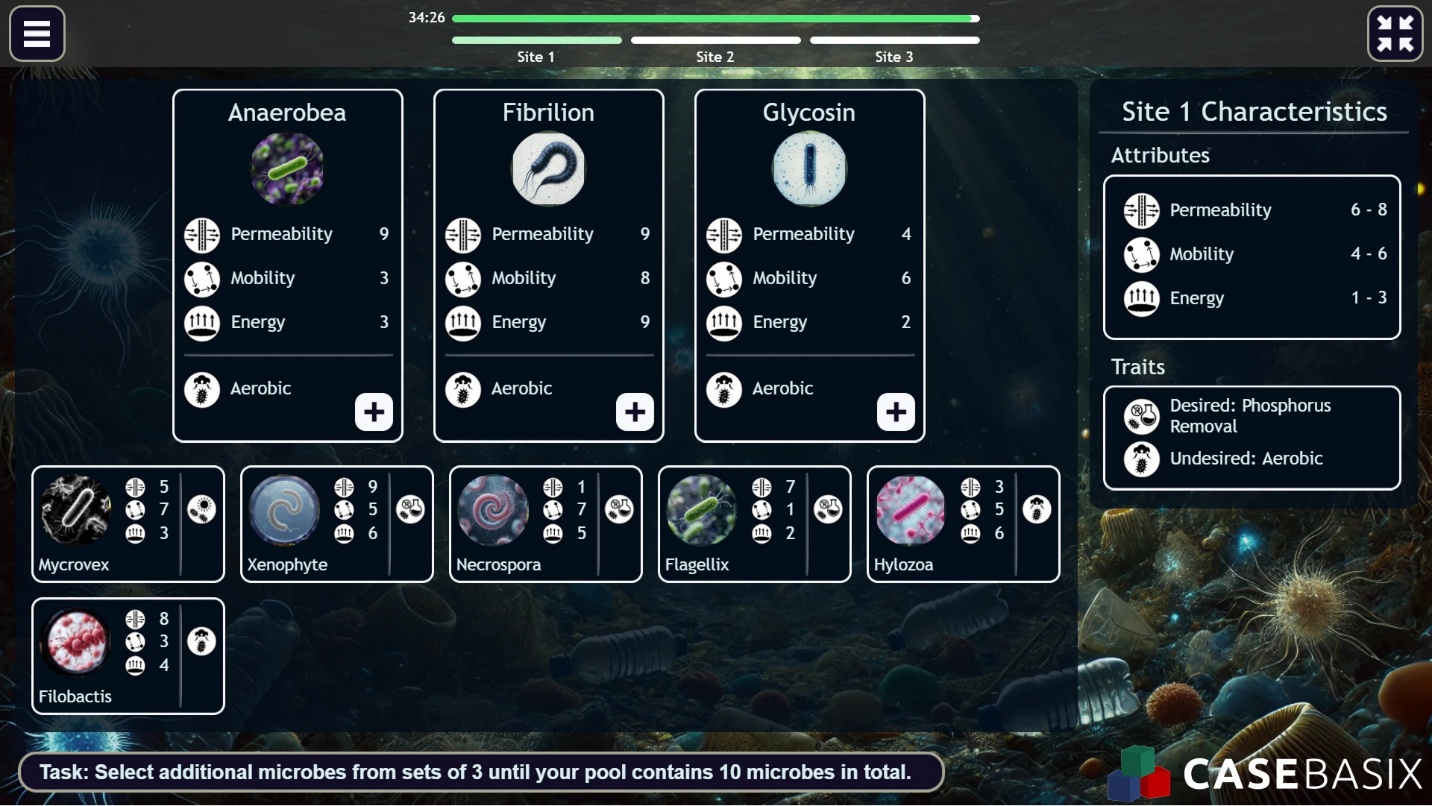Screen dimensions: 1432x806
Task: Exit fullscreen mode with the arrows button
Action: coord(1395,34)
